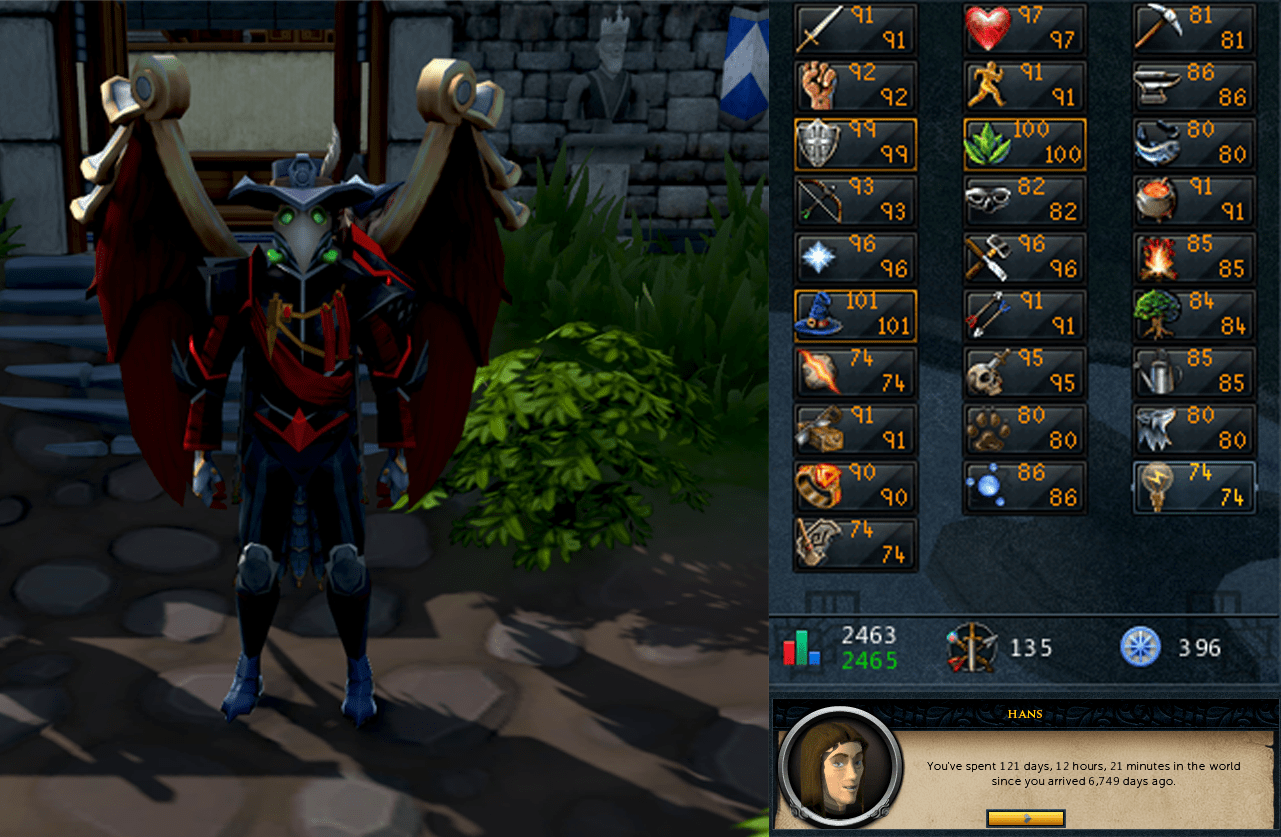This screenshot has width=1281, height=837.
Task: Open the level 100 Herblore skill
Action: click(1024, 144)
